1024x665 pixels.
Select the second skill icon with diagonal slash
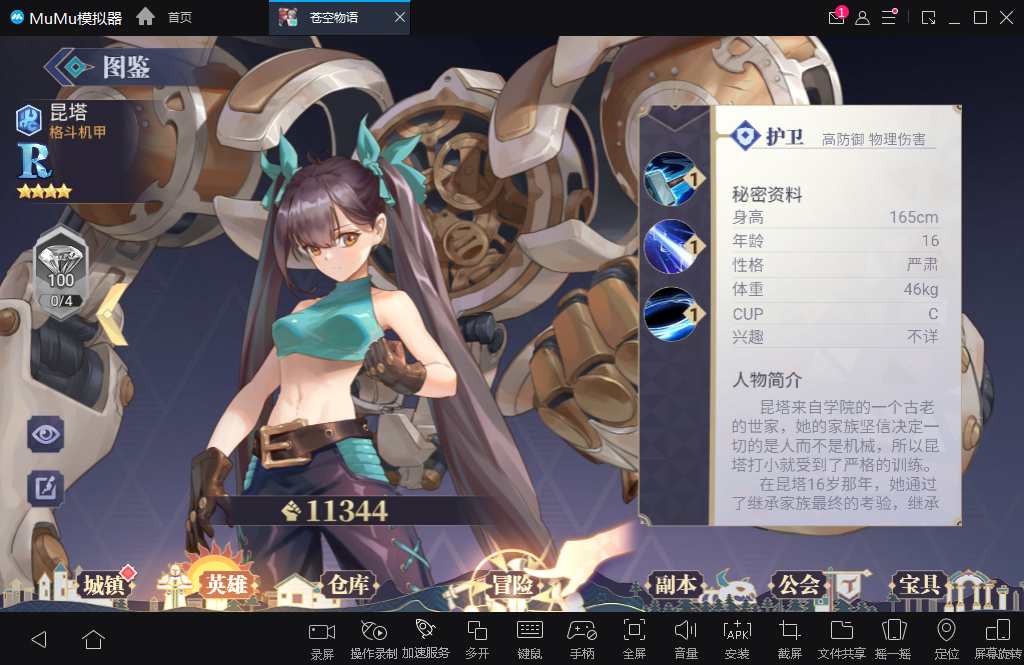(x=670, y=245)
